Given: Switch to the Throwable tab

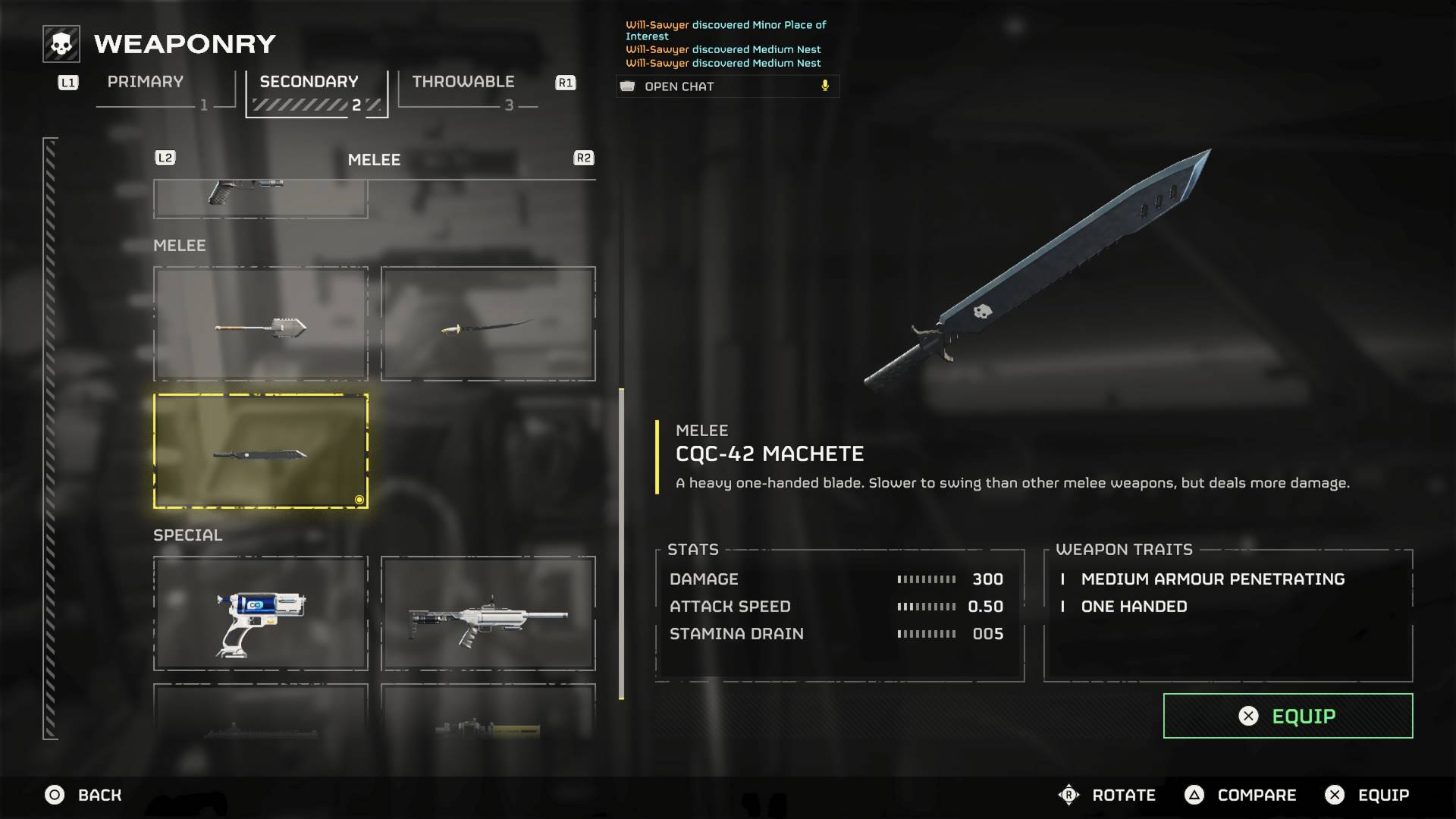Looking at the screenshot, I should coord(463,82).
